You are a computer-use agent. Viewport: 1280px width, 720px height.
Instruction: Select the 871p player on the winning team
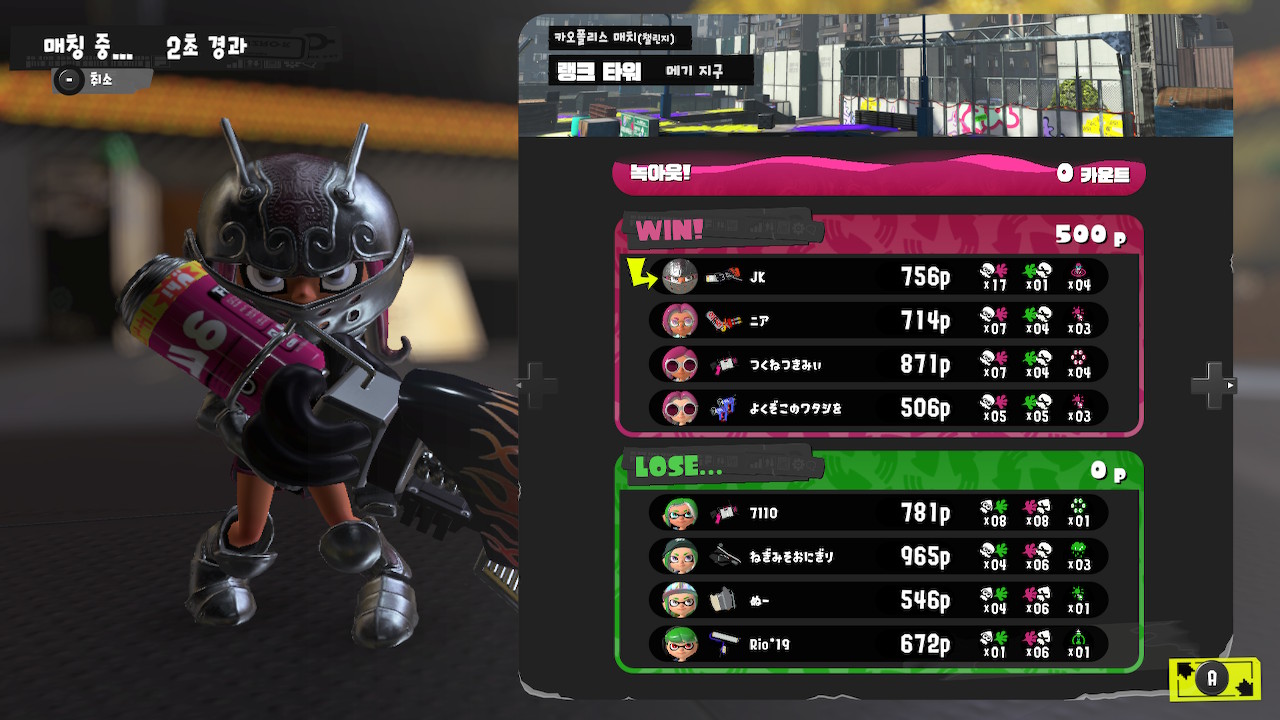pos(878,364)
